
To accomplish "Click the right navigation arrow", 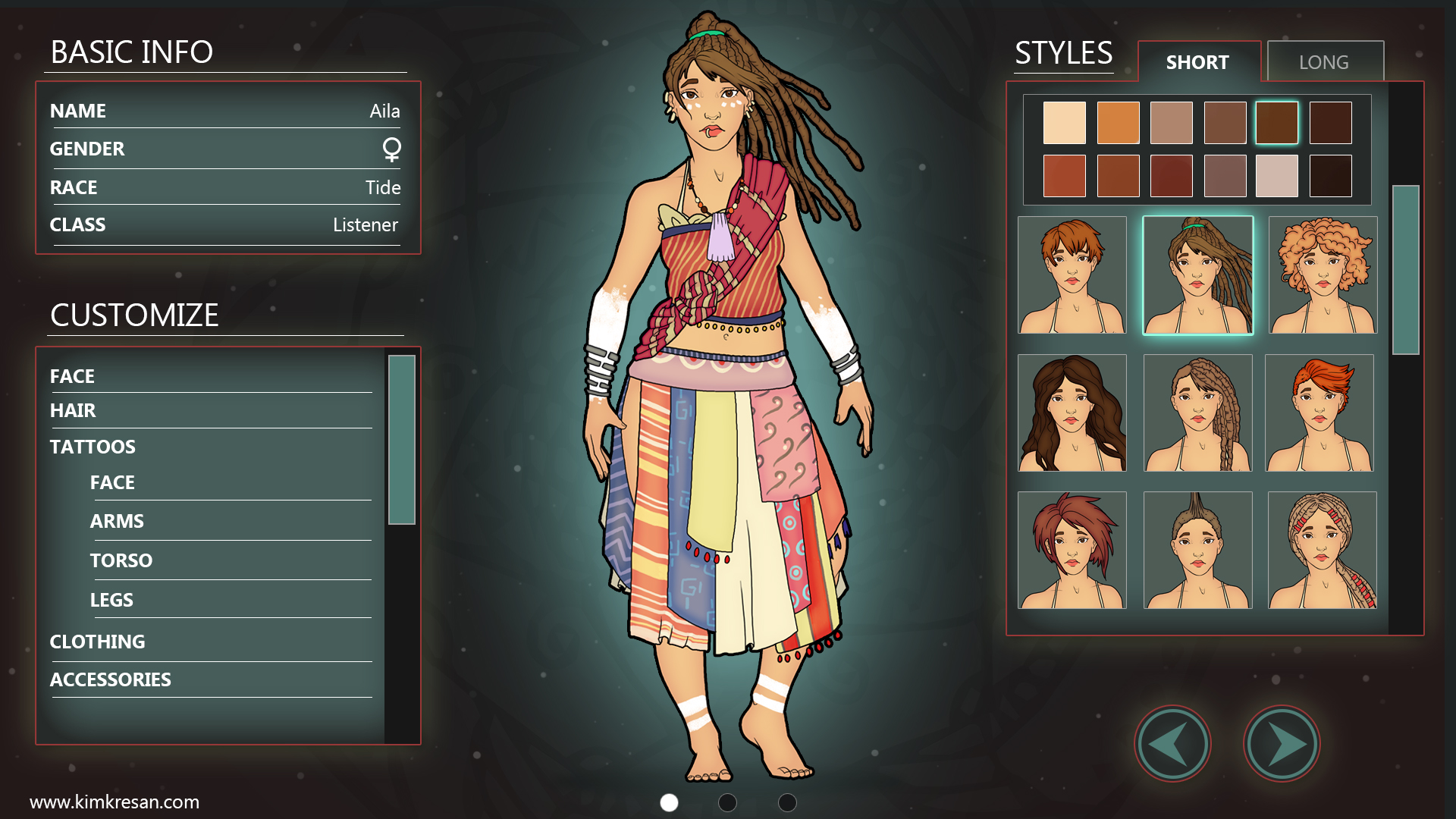I will 1282,744.
